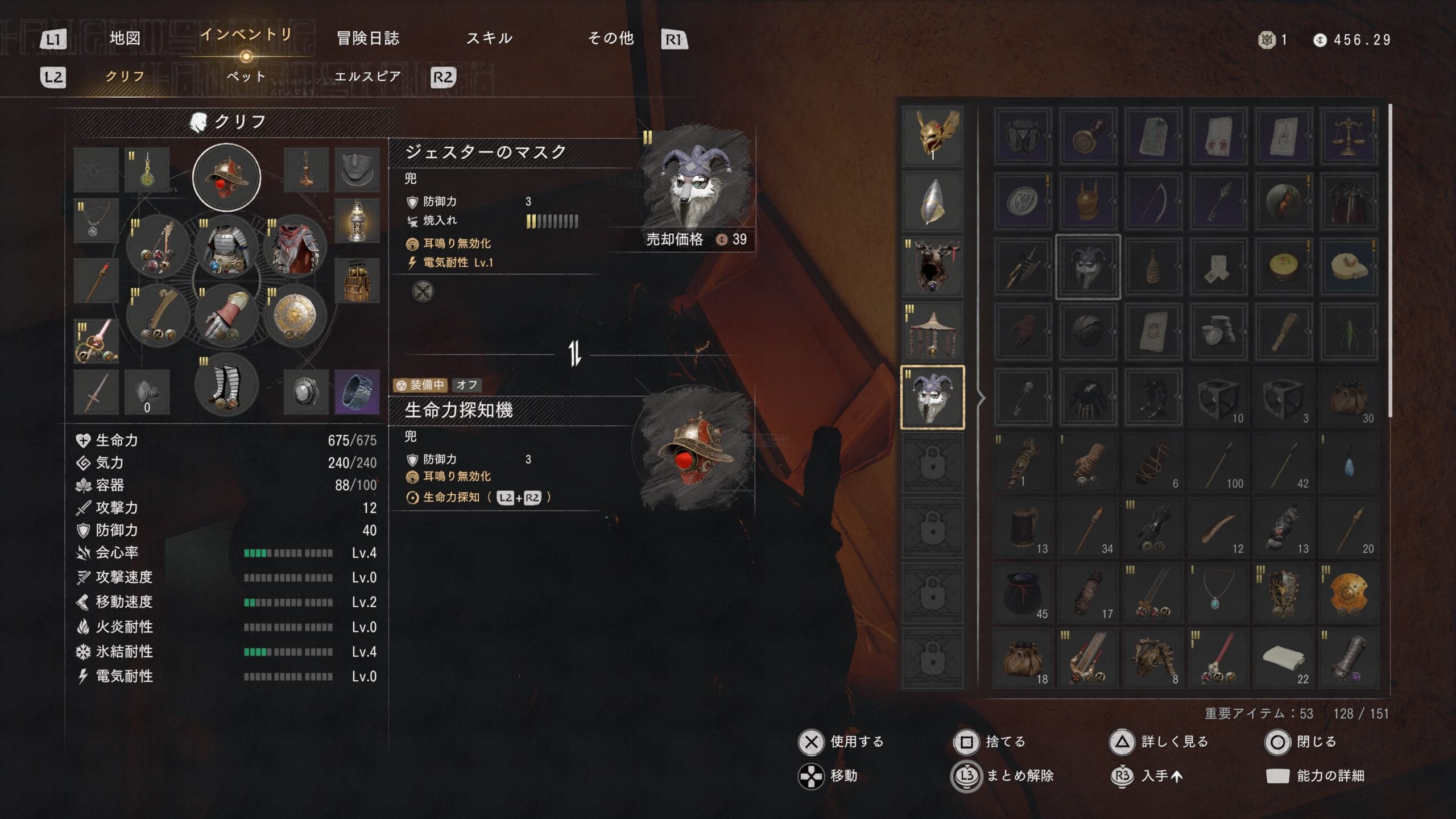Select the antlered deer mask icon

(933, 266)
